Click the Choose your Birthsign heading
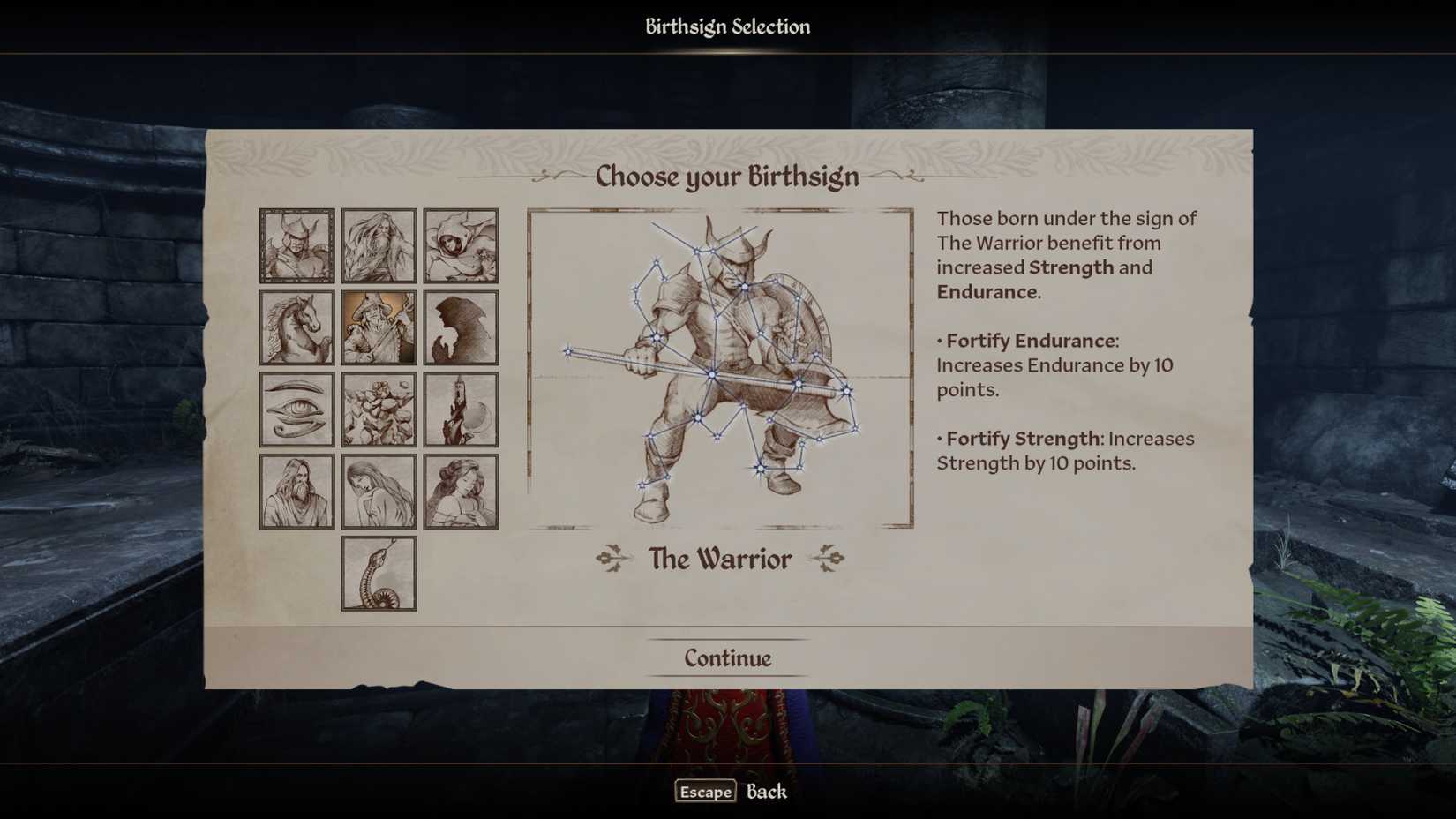Image resolution: width=1456 pixels, height=819 pixels. click(x=728, y=177)
